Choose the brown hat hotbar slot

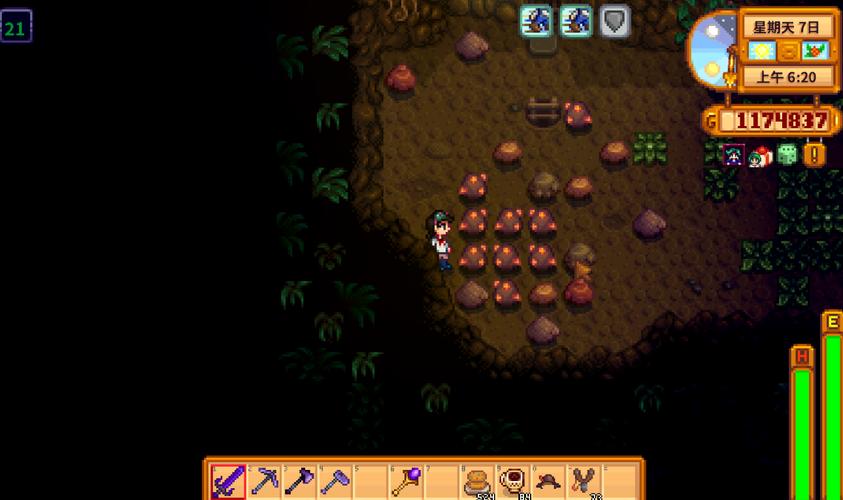pos(548,481)
